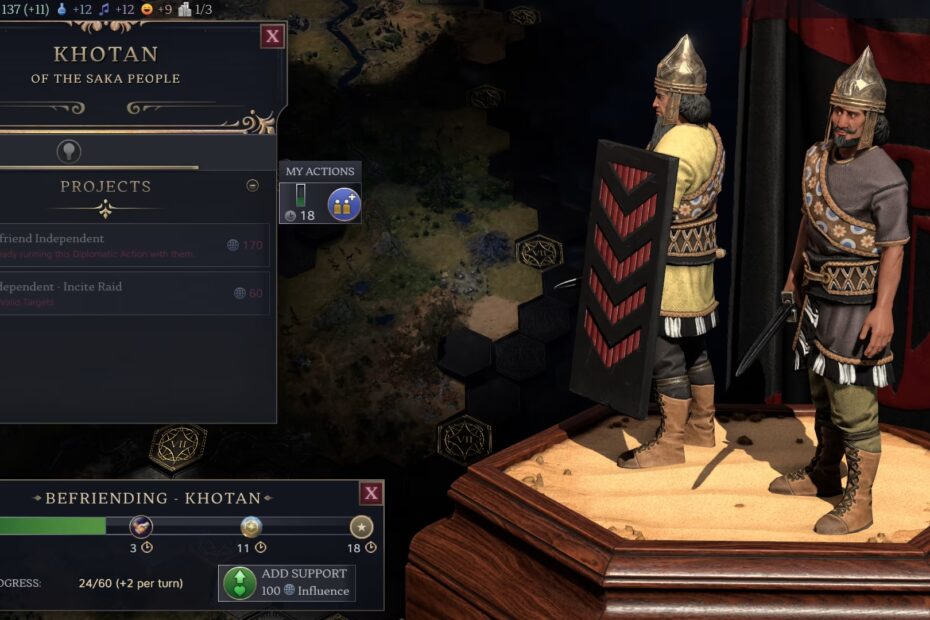The image size is (930, 620).
Task: Open the blue befriending action icon under My Actions
Action: 344,205
